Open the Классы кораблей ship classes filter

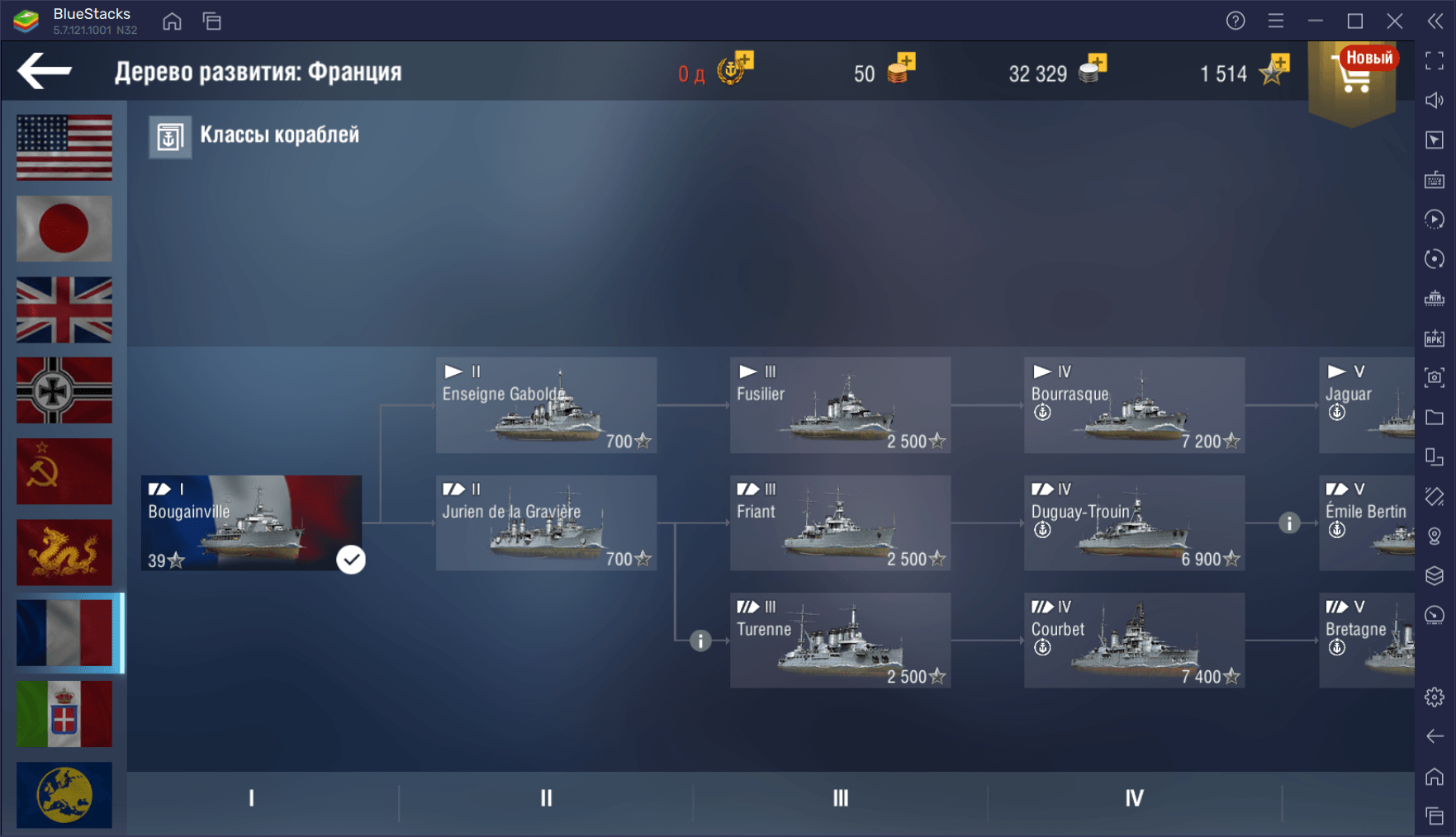pyautogui.click(x=255, y=136)
